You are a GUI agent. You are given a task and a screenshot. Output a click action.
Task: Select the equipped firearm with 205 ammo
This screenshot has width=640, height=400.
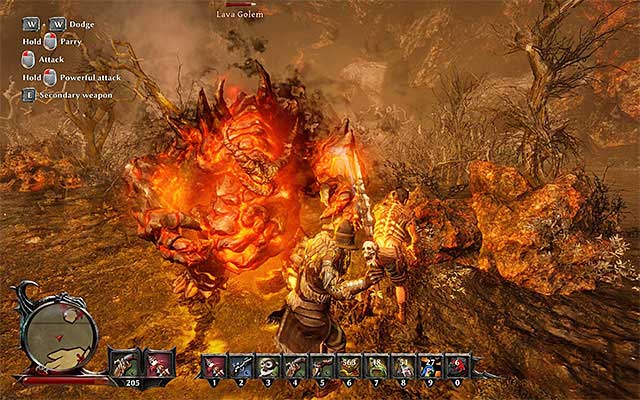pyautogui.click(x=126, y=362)
